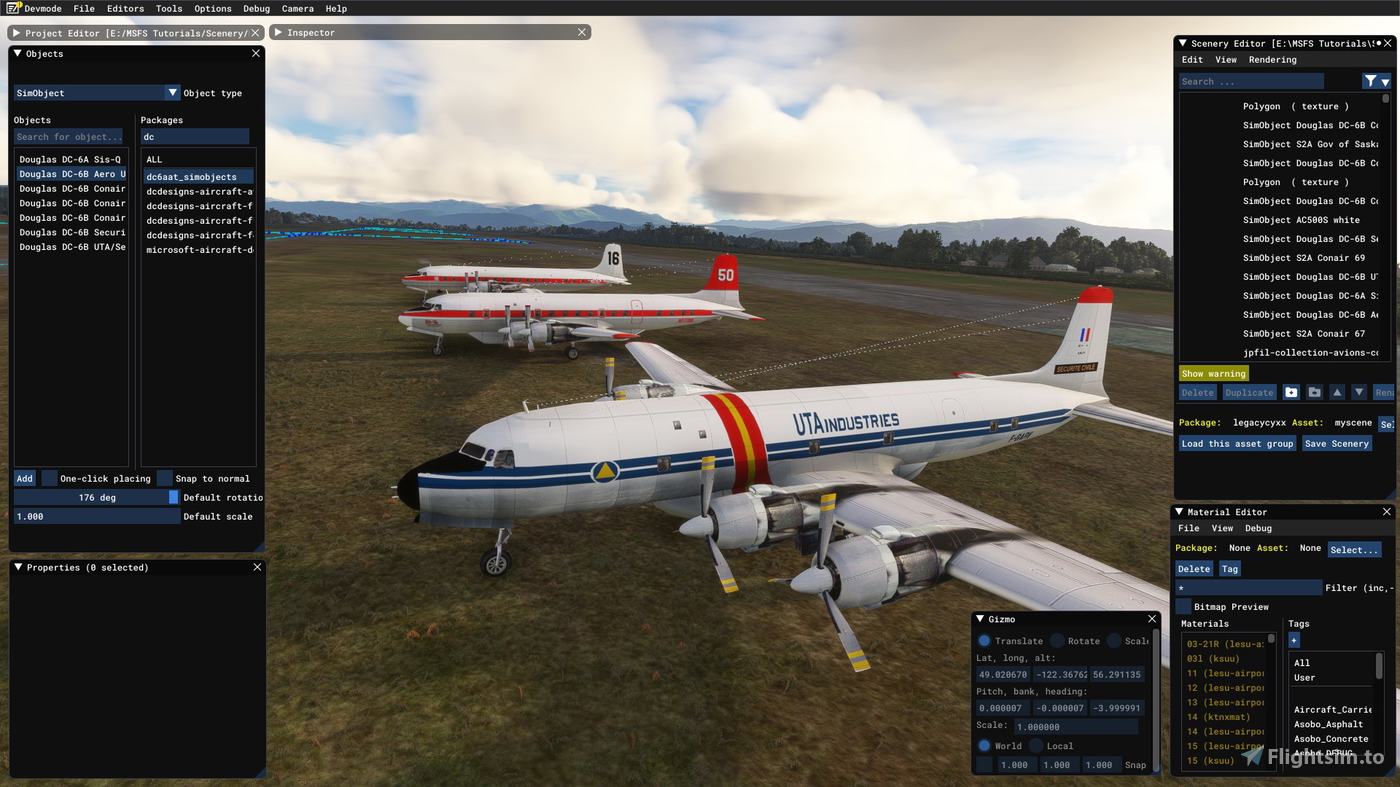
Task: Click the Save Scenery button
Action: pos(1337,443)
